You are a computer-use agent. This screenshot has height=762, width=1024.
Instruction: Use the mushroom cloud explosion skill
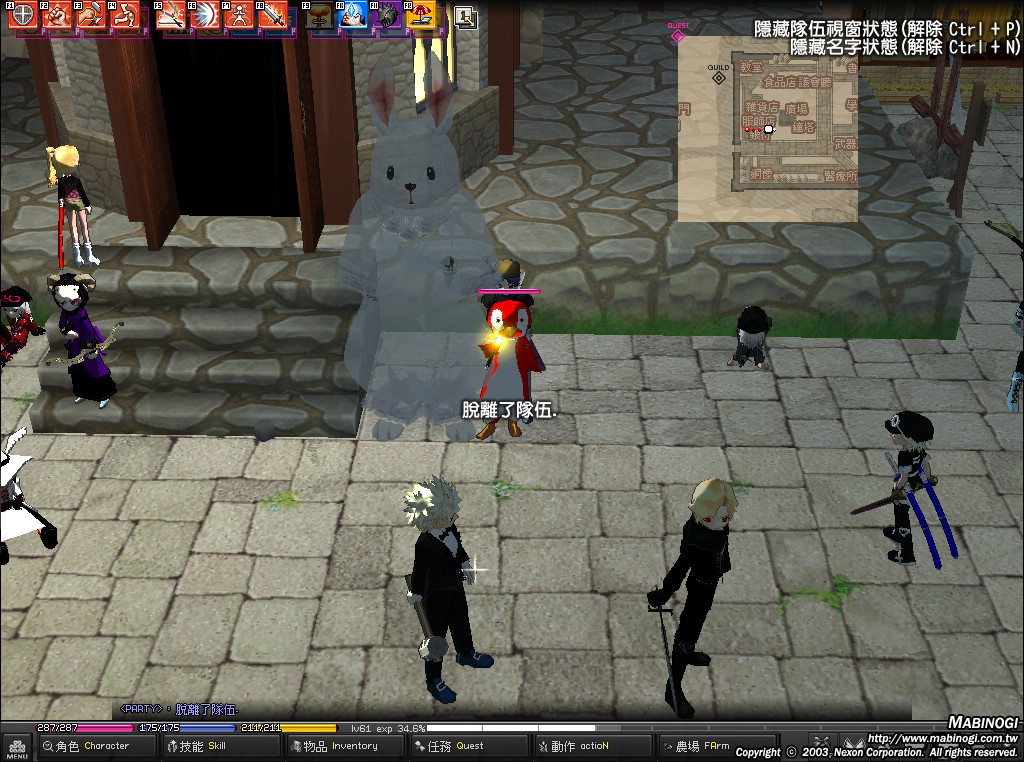coord(320,15)
